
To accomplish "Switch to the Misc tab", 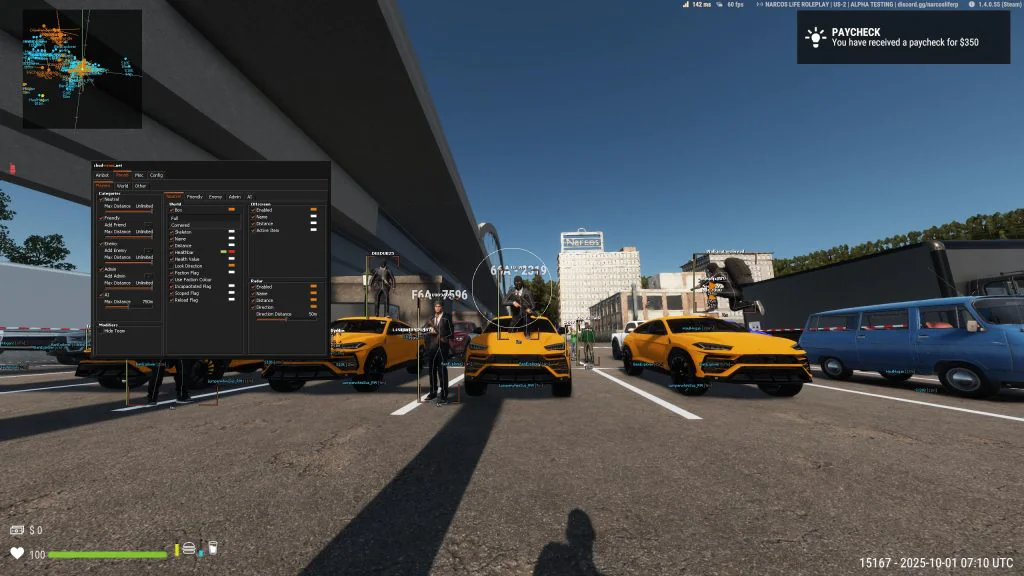I will tap(139, 175).
